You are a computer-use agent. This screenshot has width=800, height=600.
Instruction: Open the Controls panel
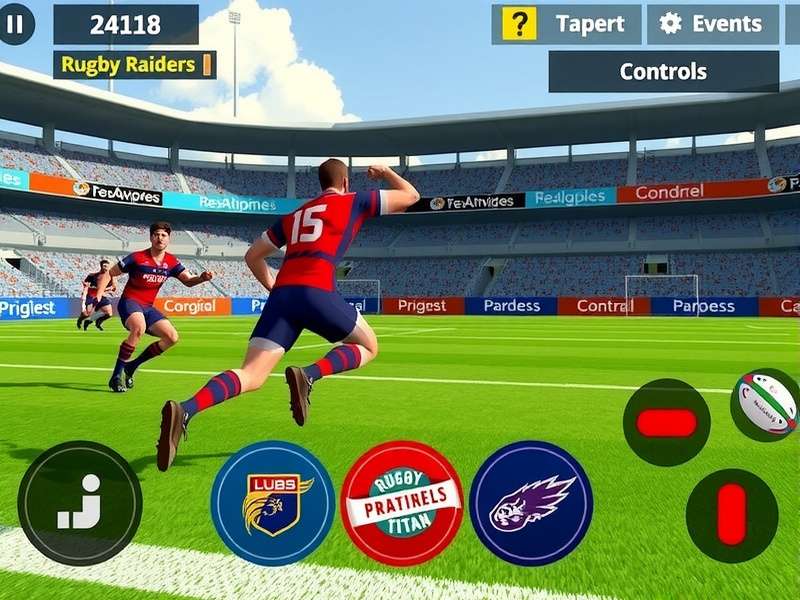(663, 72)
